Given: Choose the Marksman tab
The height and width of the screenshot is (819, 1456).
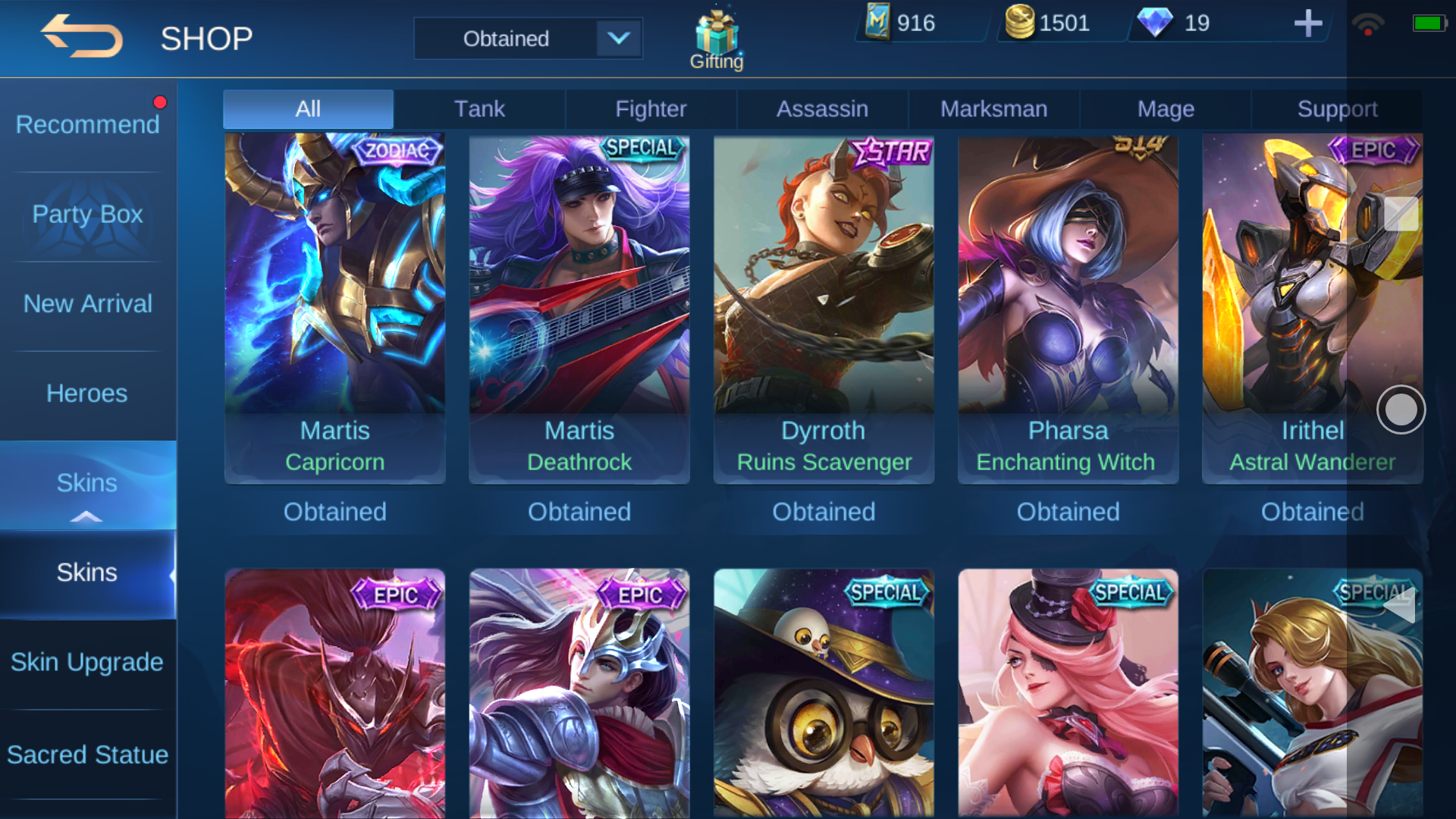Looking at the screenshot, I should point(993,109).
